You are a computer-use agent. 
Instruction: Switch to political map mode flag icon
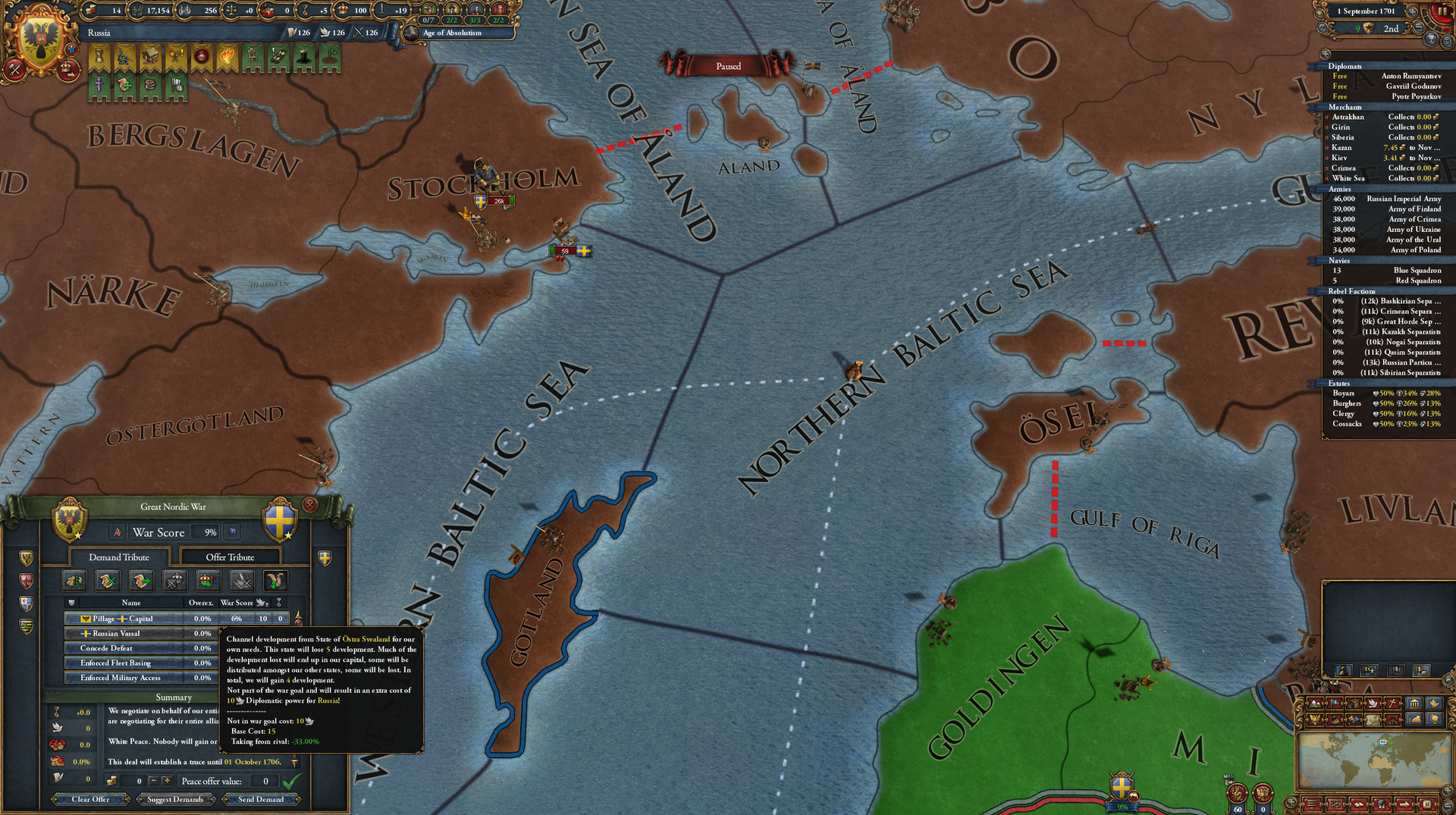[1334, 703]
